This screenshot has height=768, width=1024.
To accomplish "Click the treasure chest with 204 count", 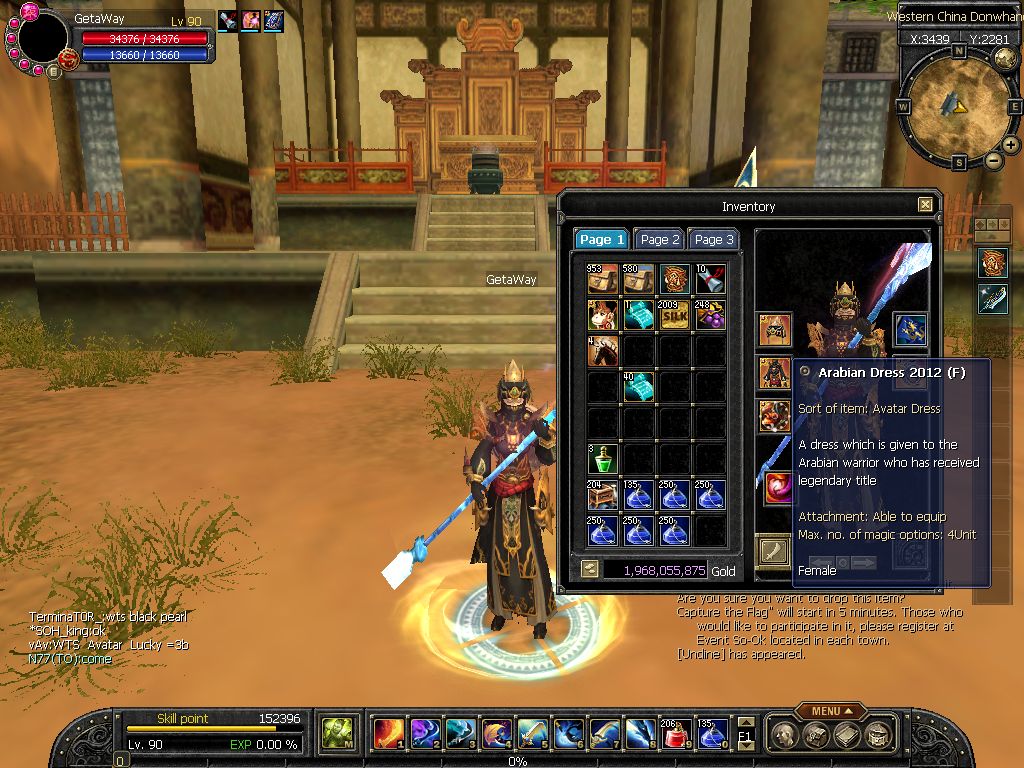I will [603, 495].
